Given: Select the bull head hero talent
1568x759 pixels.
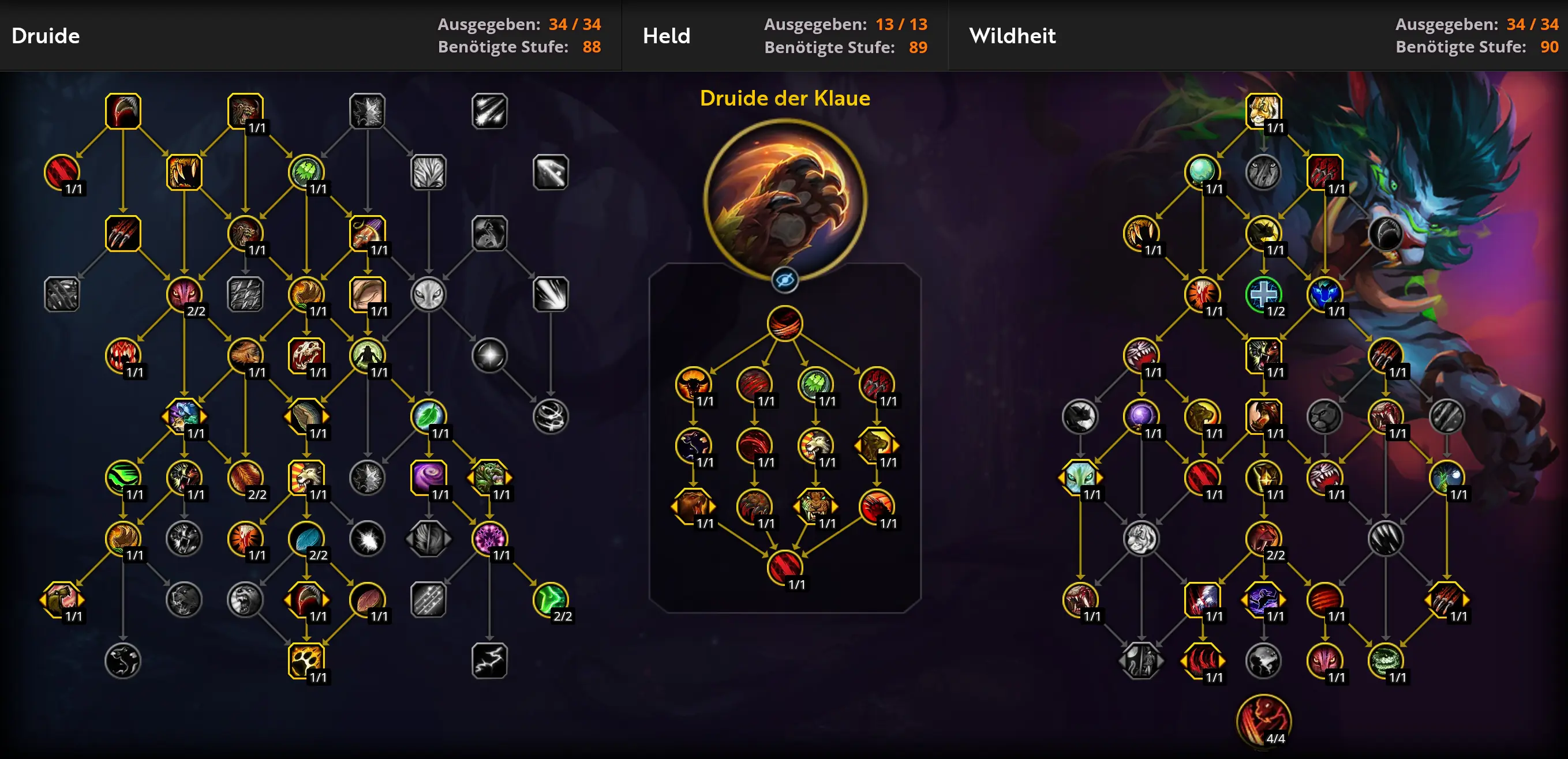Looking at the screenshot, I should coord(693,384).
